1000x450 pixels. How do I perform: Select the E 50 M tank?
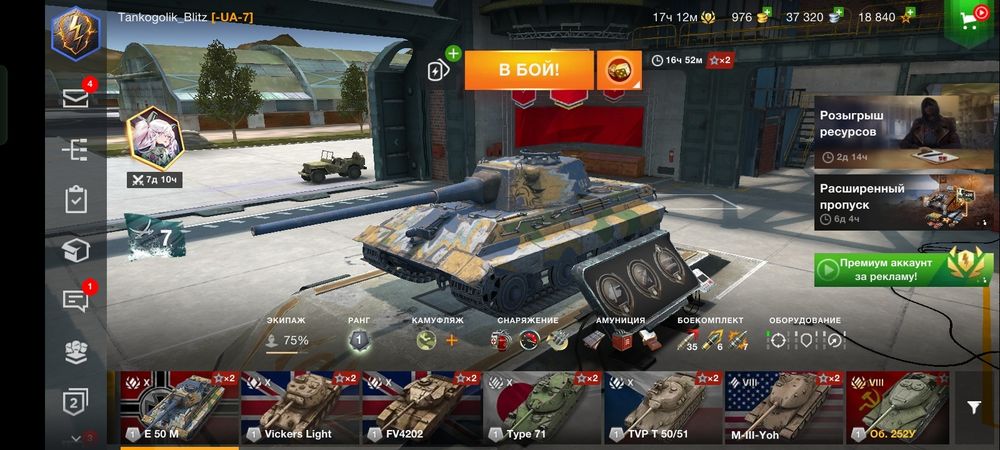(180, 408)
